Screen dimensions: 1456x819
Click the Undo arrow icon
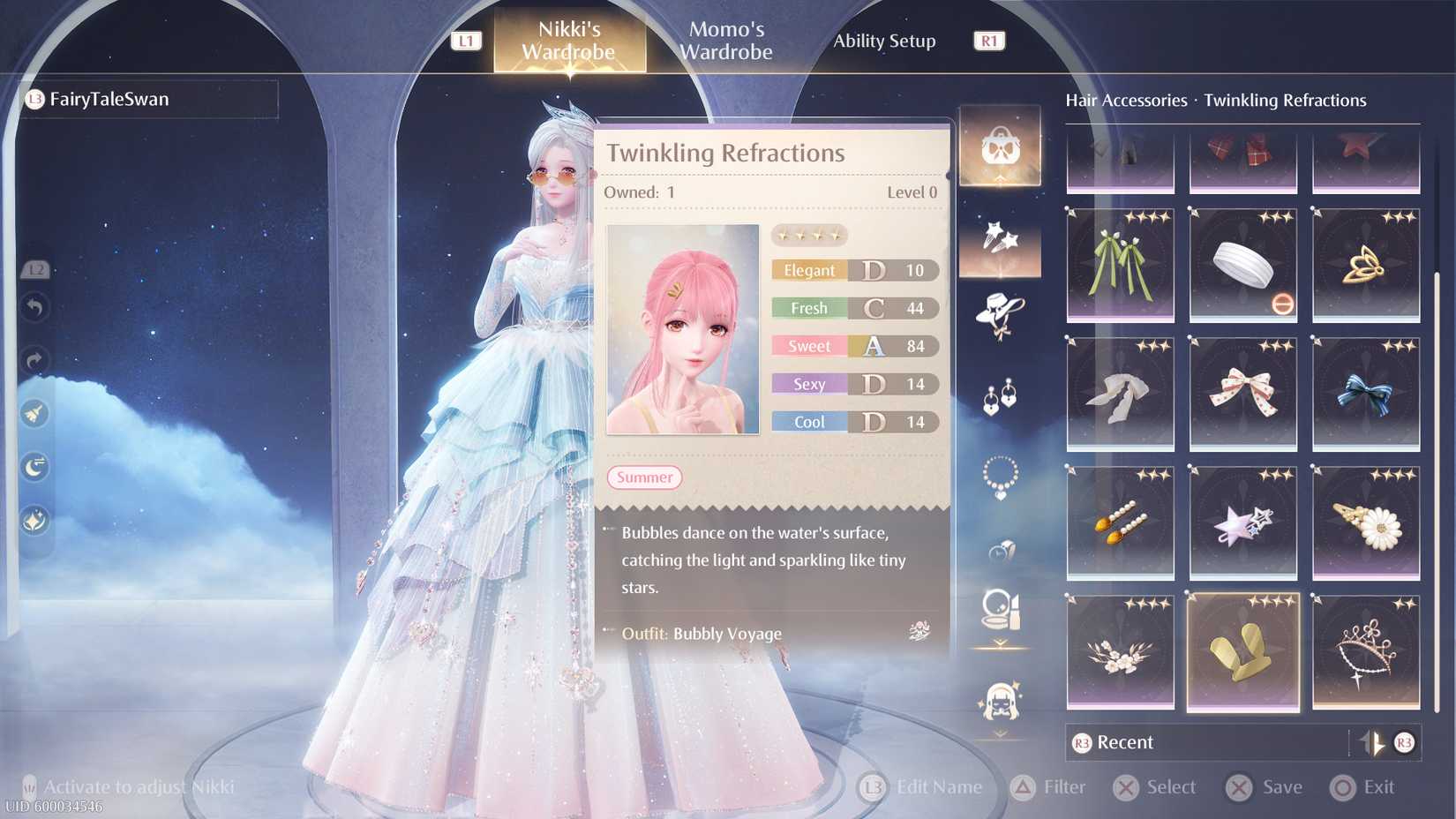[x=35, y=307]
